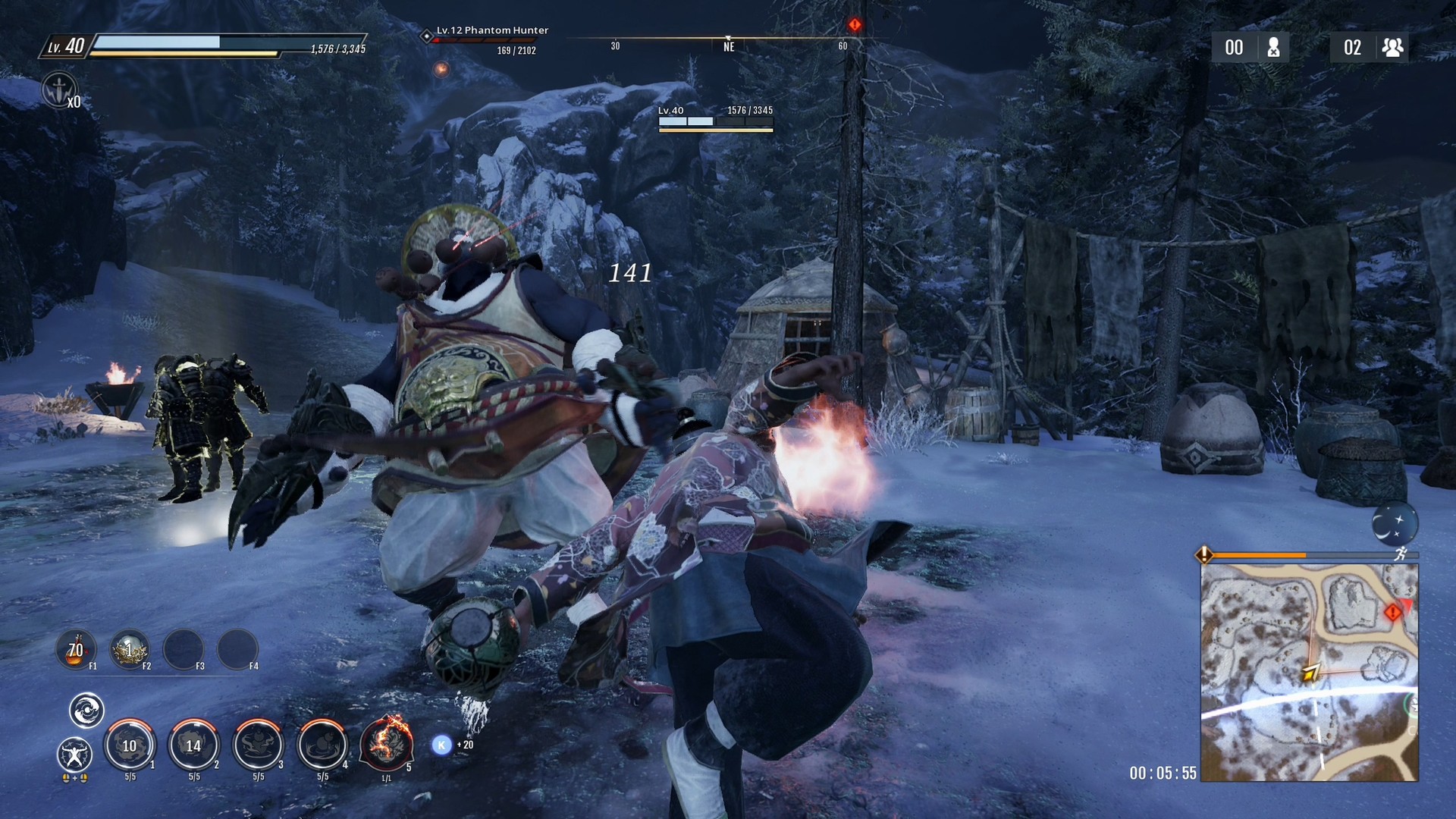The width and height of the screenshot is (1456, 819).
Task: Use the red potion in the F1 slot
Action: 76,650
